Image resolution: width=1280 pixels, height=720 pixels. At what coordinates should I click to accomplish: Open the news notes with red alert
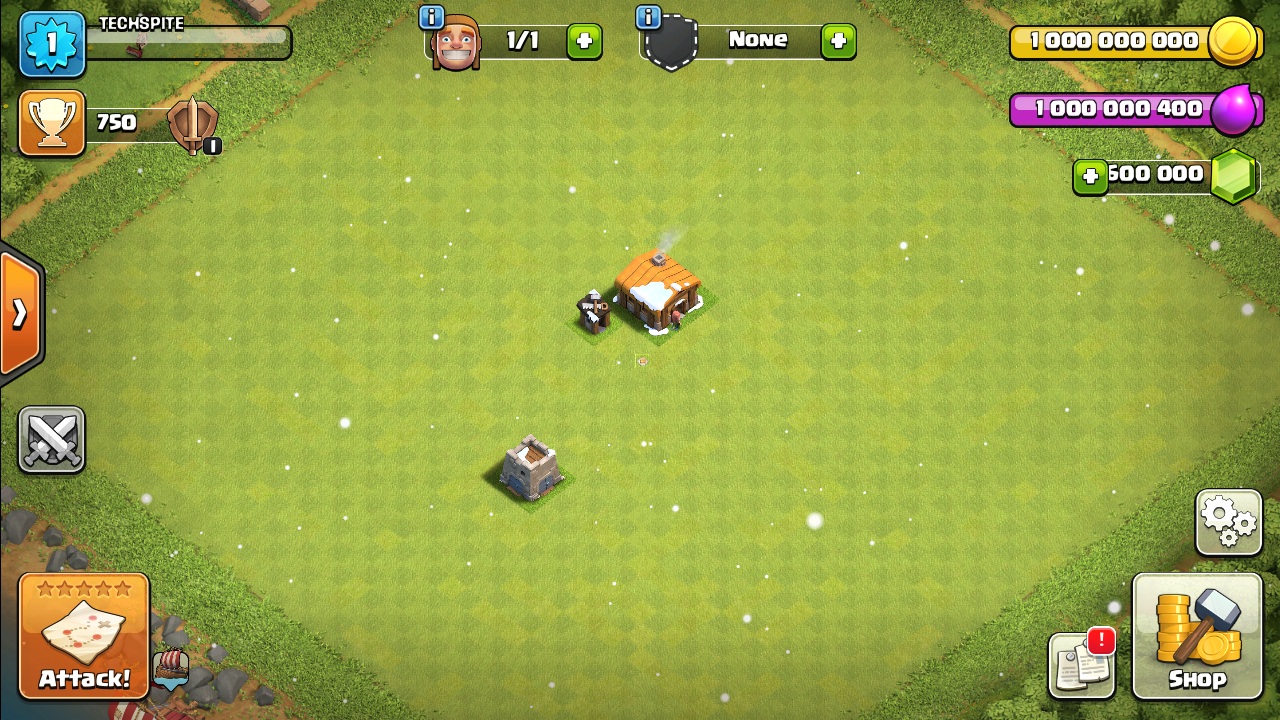coord(1081,665)
